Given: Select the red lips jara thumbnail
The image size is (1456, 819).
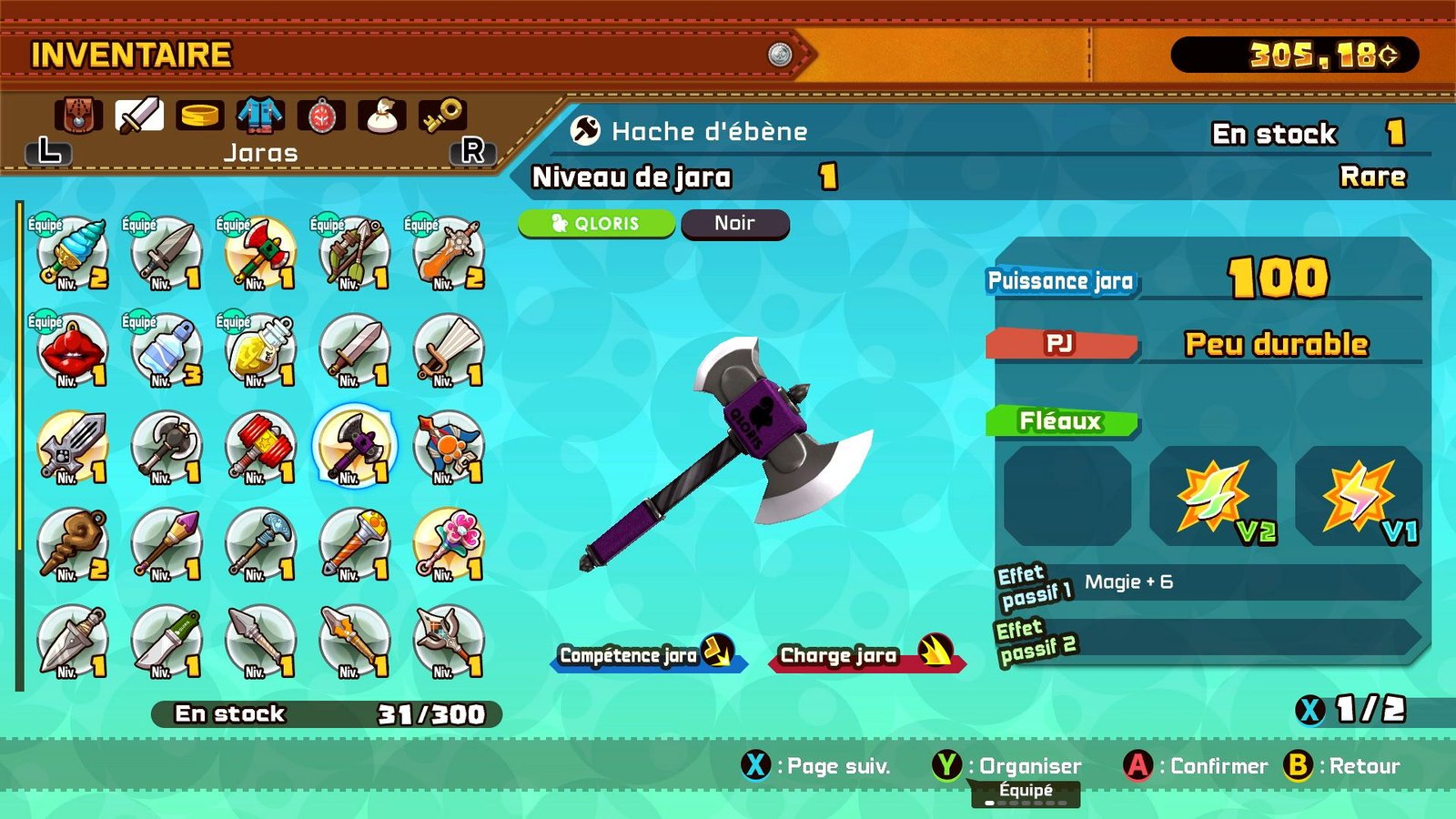Looking at the screenshot, I should pyautogui.click(x=71, y=350).
